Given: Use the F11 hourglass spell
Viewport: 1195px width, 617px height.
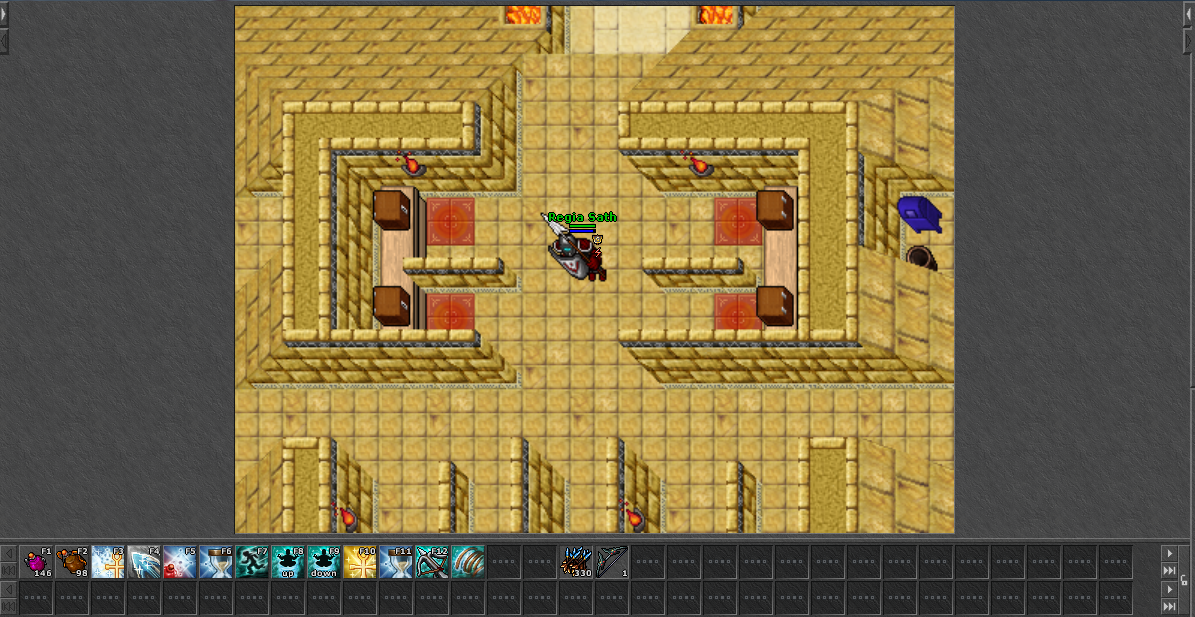Looking at the screenshot, I should (397, 562).
